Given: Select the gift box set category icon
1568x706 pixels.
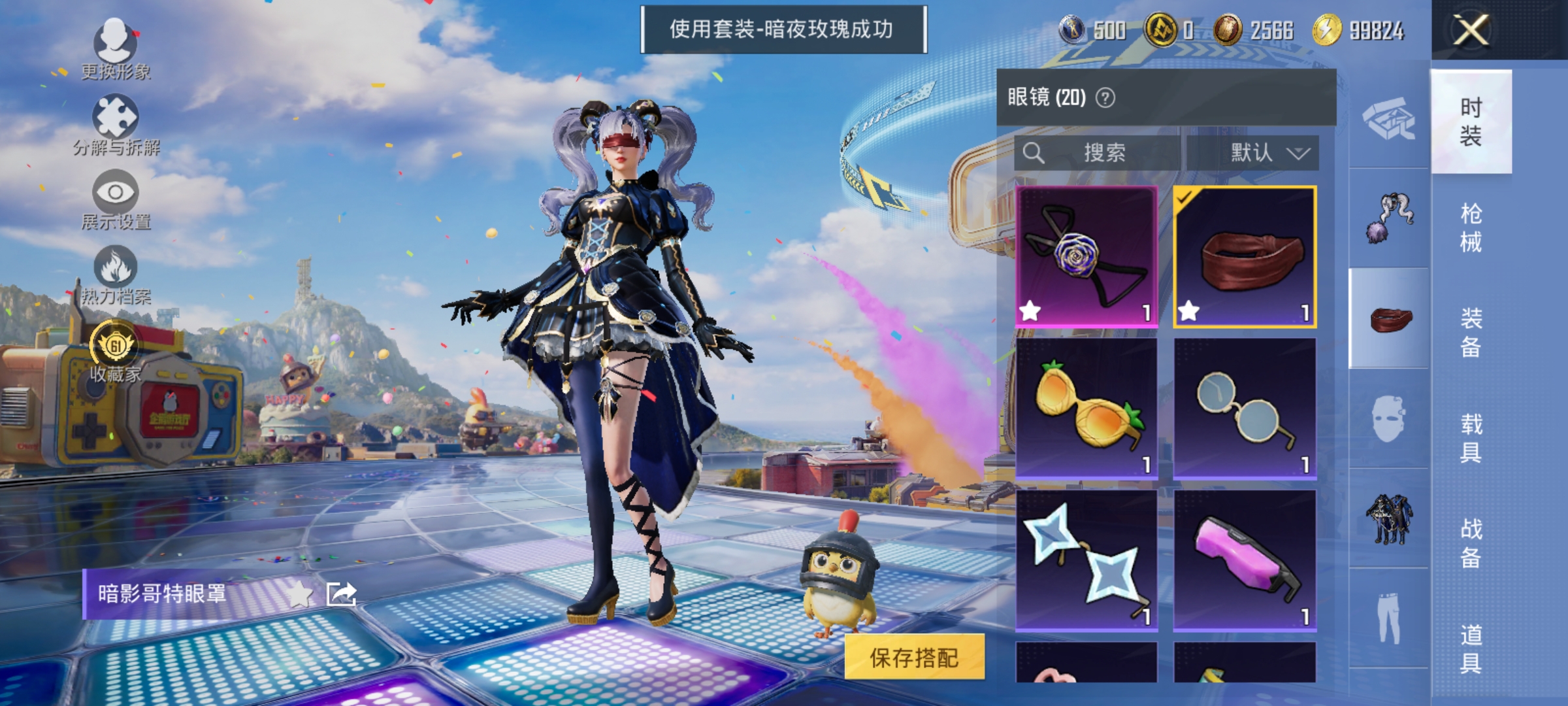Looking at the screenshot, I should (x=1389, y=118).
